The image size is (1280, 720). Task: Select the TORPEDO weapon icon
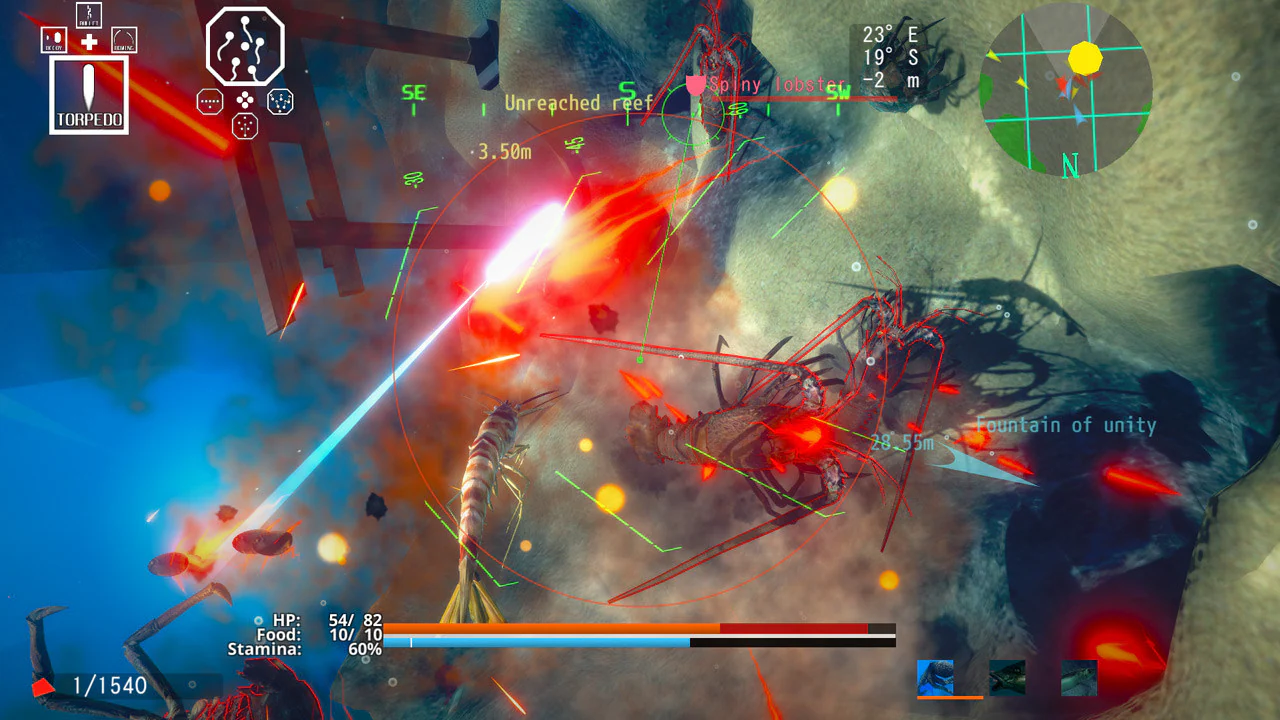coord(88,93)
